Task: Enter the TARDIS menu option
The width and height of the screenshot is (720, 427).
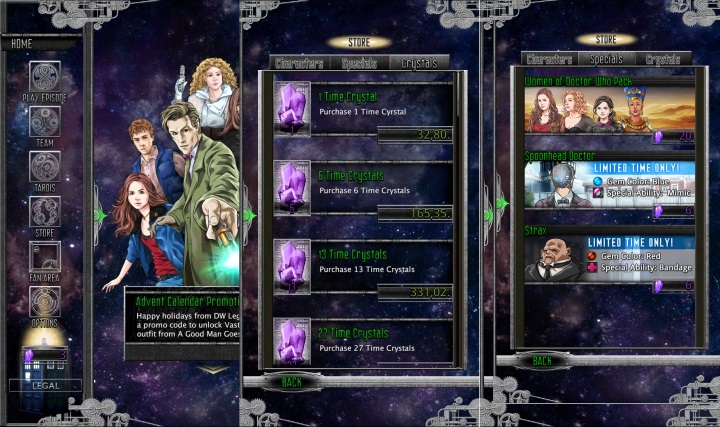Action: click(x=44, y=167)
